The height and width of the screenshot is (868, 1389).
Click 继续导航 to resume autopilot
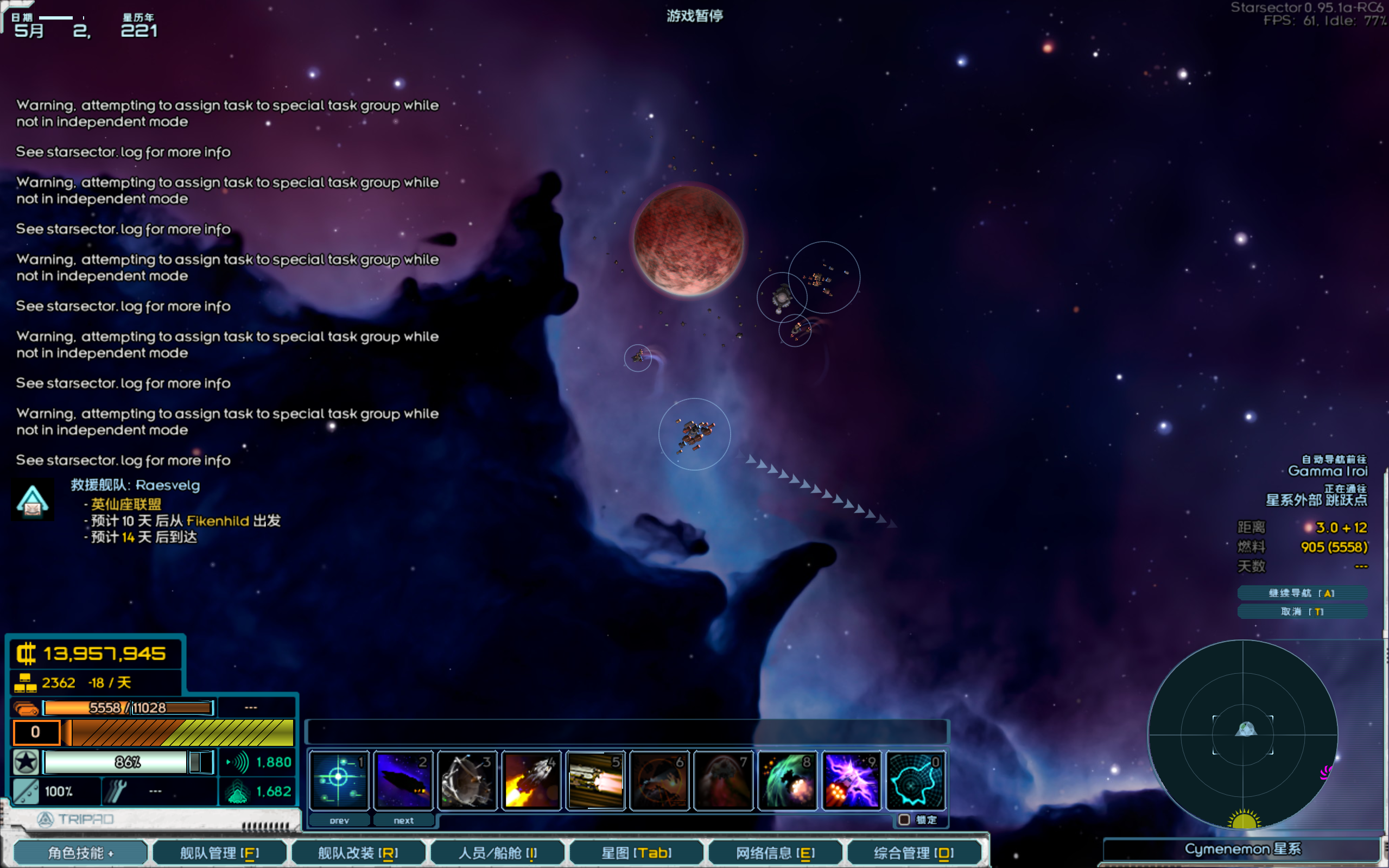click(x=1302, y=593)
